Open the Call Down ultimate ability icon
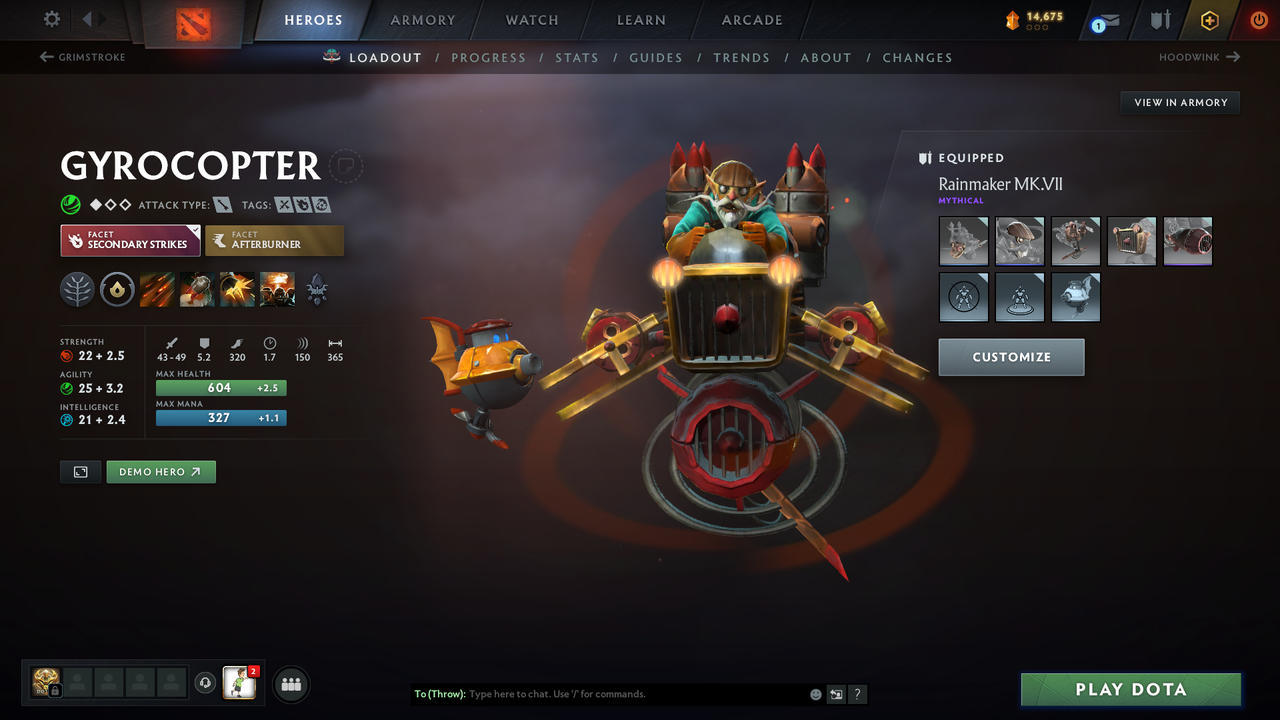Screen dimensions: 1280x720 tap(277, 289)
